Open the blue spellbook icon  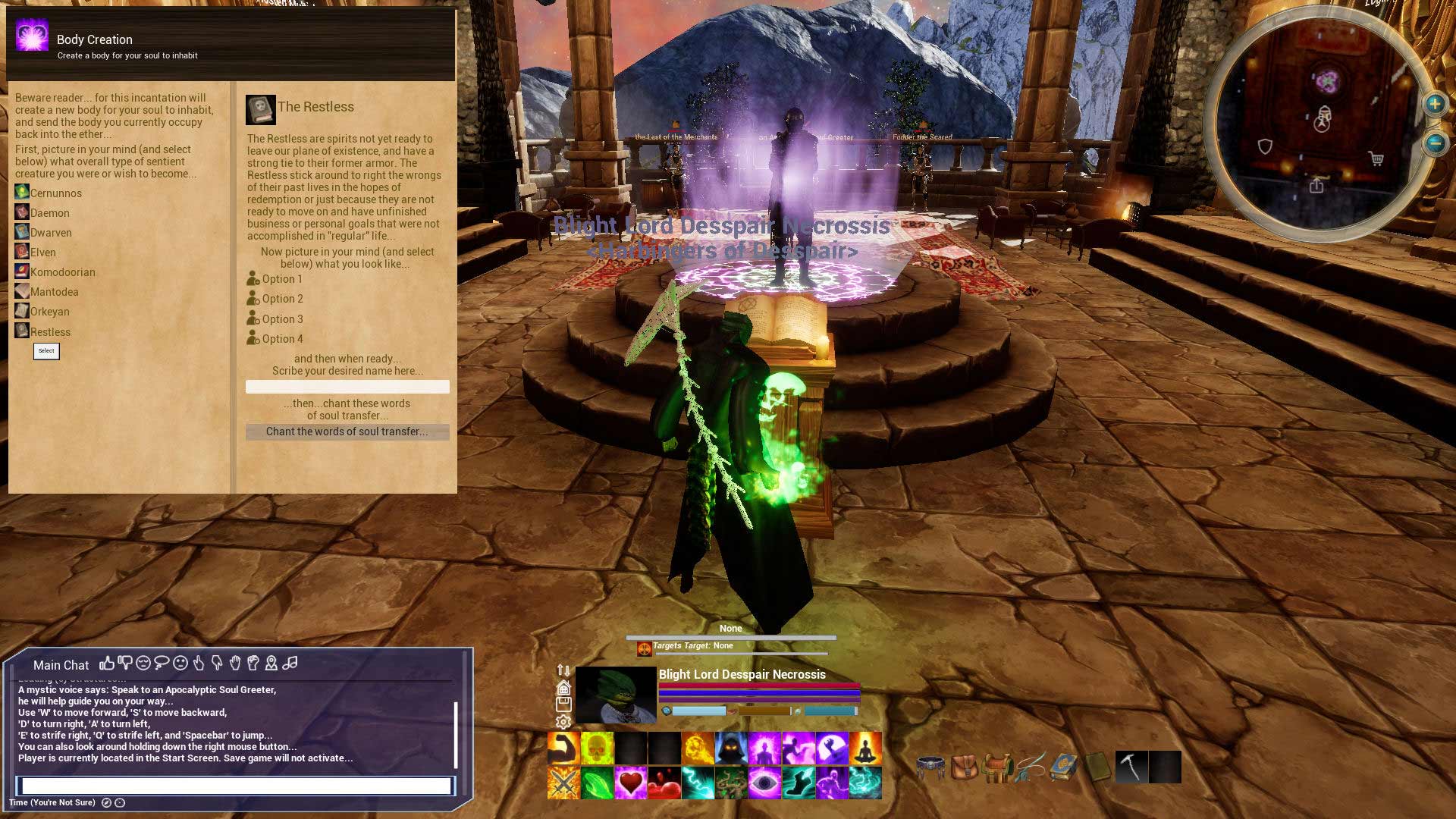(x=1064, y=767)
